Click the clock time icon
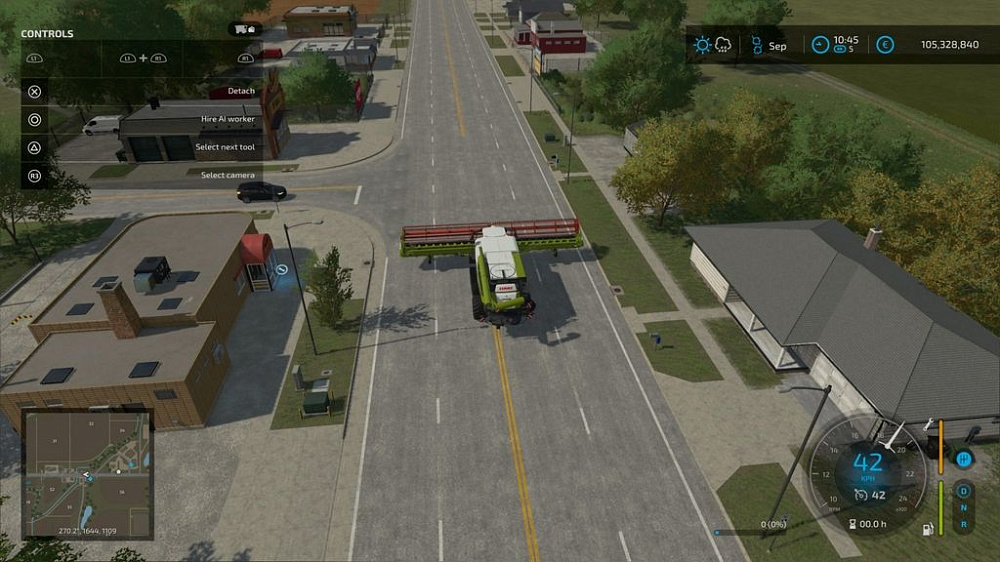Viewport: 1000px width, 562px height. 820,45
